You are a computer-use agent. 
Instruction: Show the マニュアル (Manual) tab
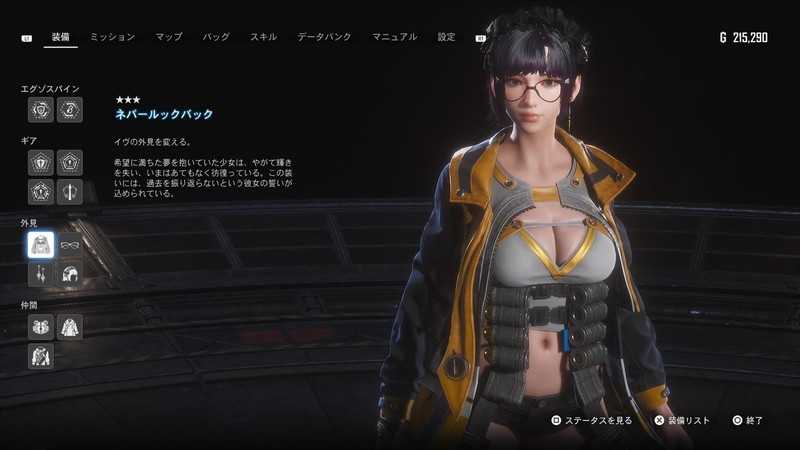tap(394, 37)
